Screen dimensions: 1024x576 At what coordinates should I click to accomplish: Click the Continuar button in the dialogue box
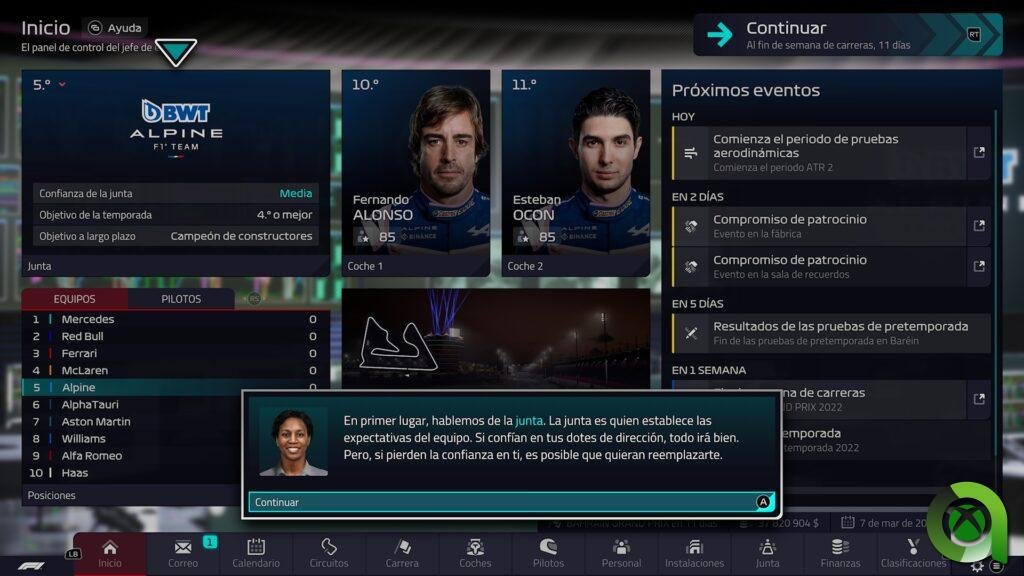tap(511, 502)
